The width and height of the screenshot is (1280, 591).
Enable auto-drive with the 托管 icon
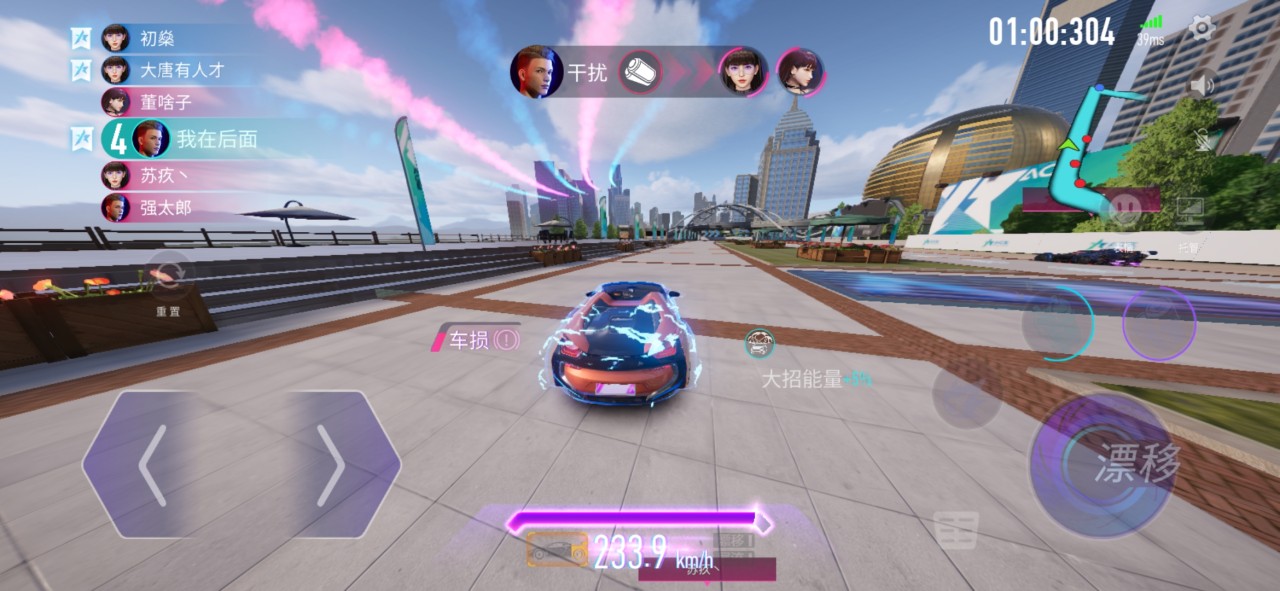(1189, 212)
